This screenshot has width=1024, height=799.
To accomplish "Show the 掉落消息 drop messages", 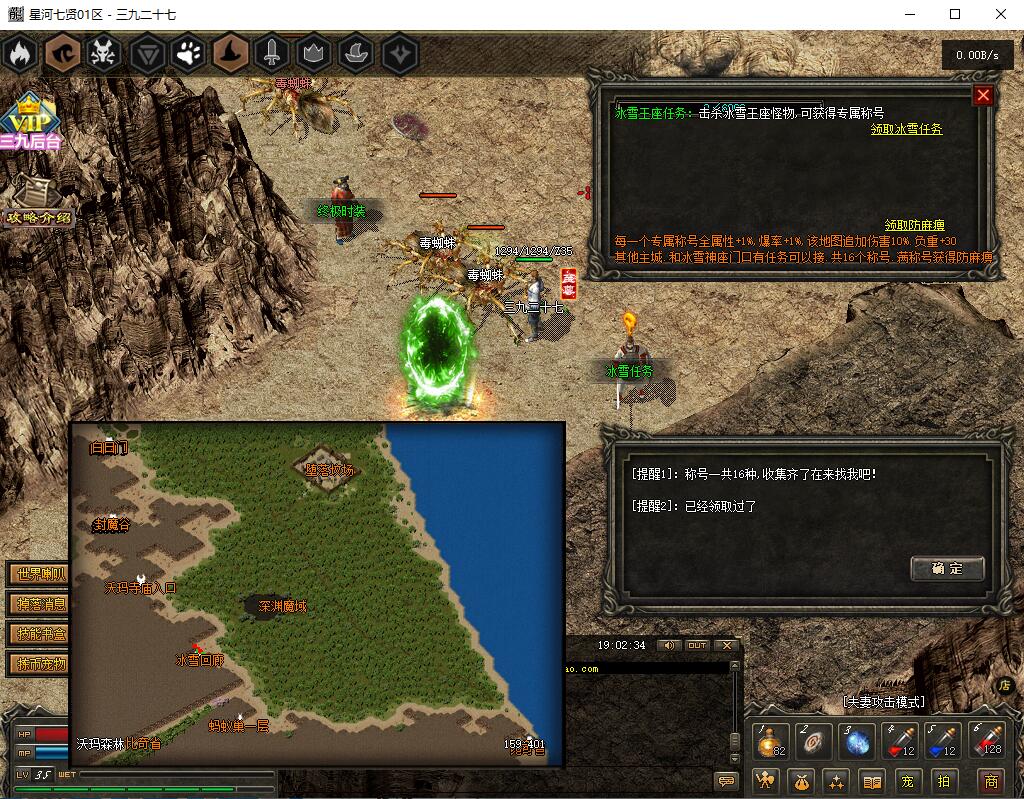I will click(x=40, y=604).
